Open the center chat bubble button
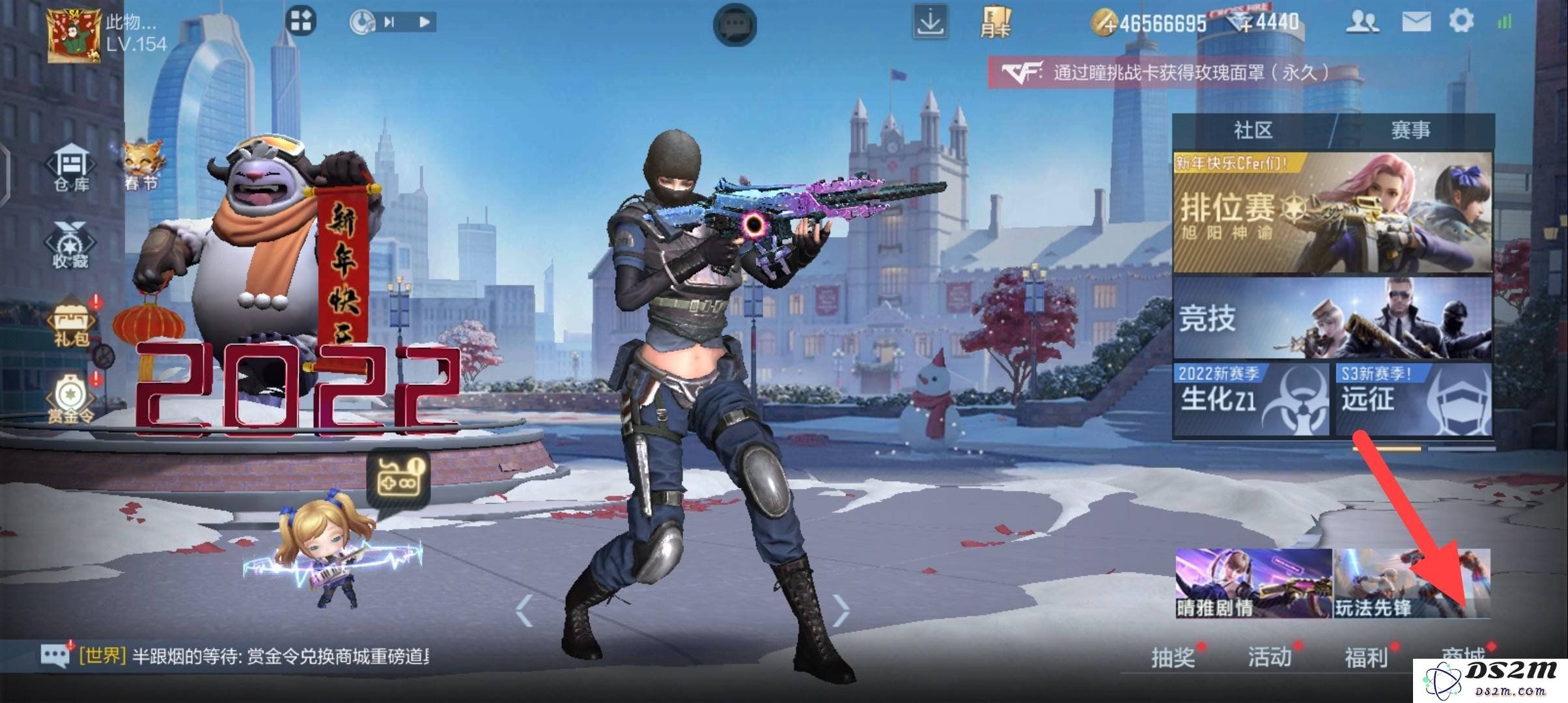Screen dimensions: 1568x703 click(x=735, y=25)
